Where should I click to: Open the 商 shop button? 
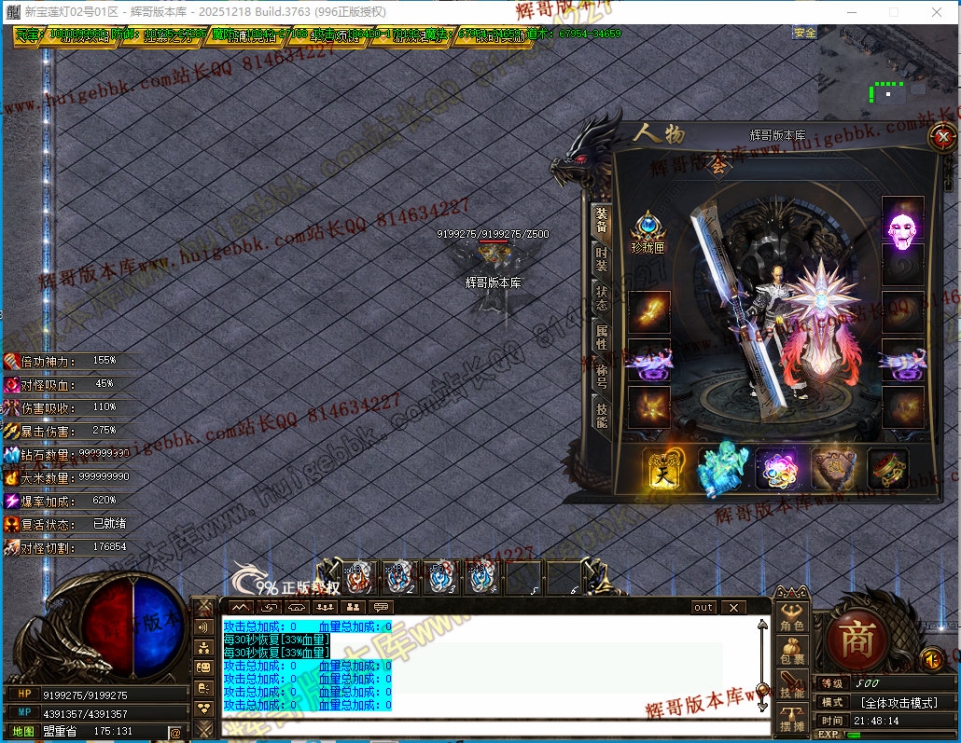856,638
